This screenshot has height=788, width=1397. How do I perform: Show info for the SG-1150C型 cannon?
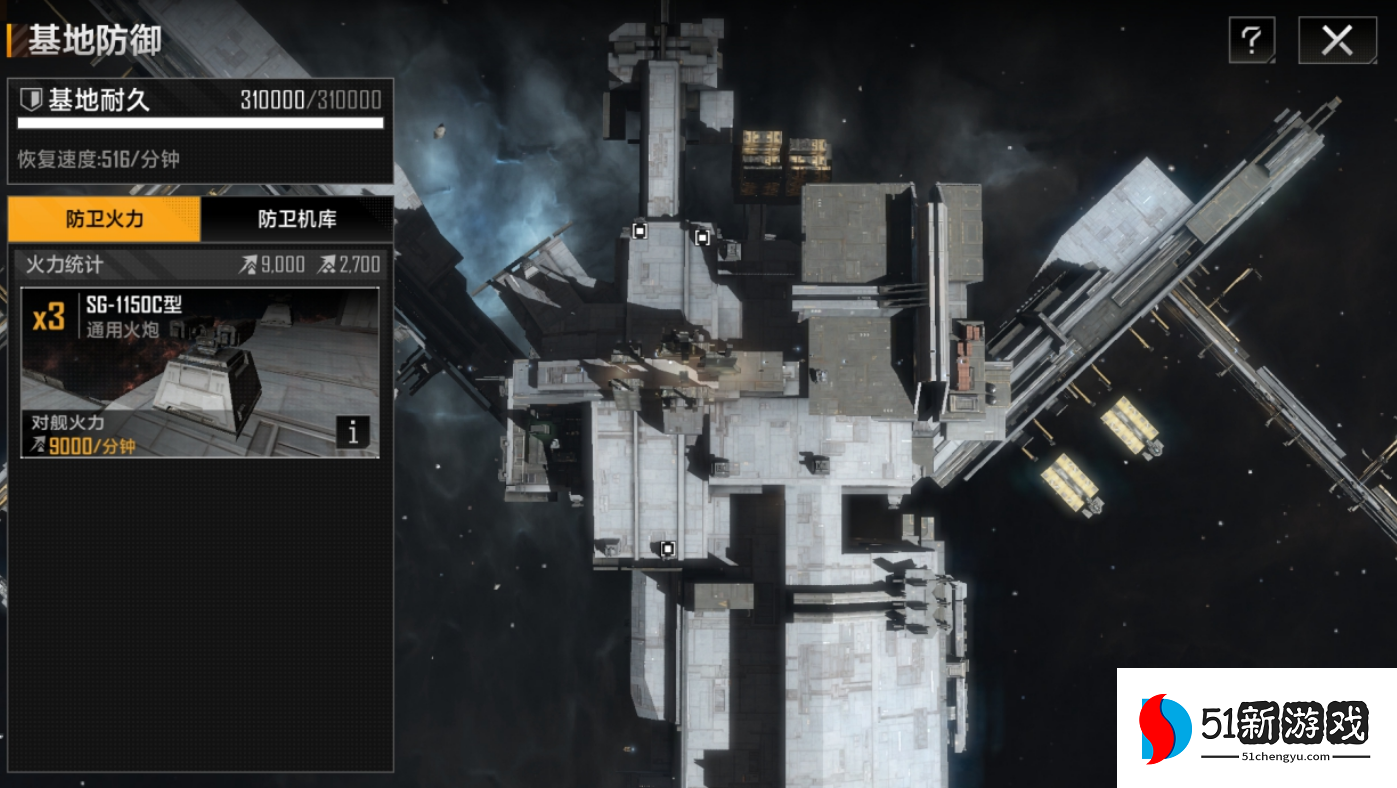(x=352, y=432)
